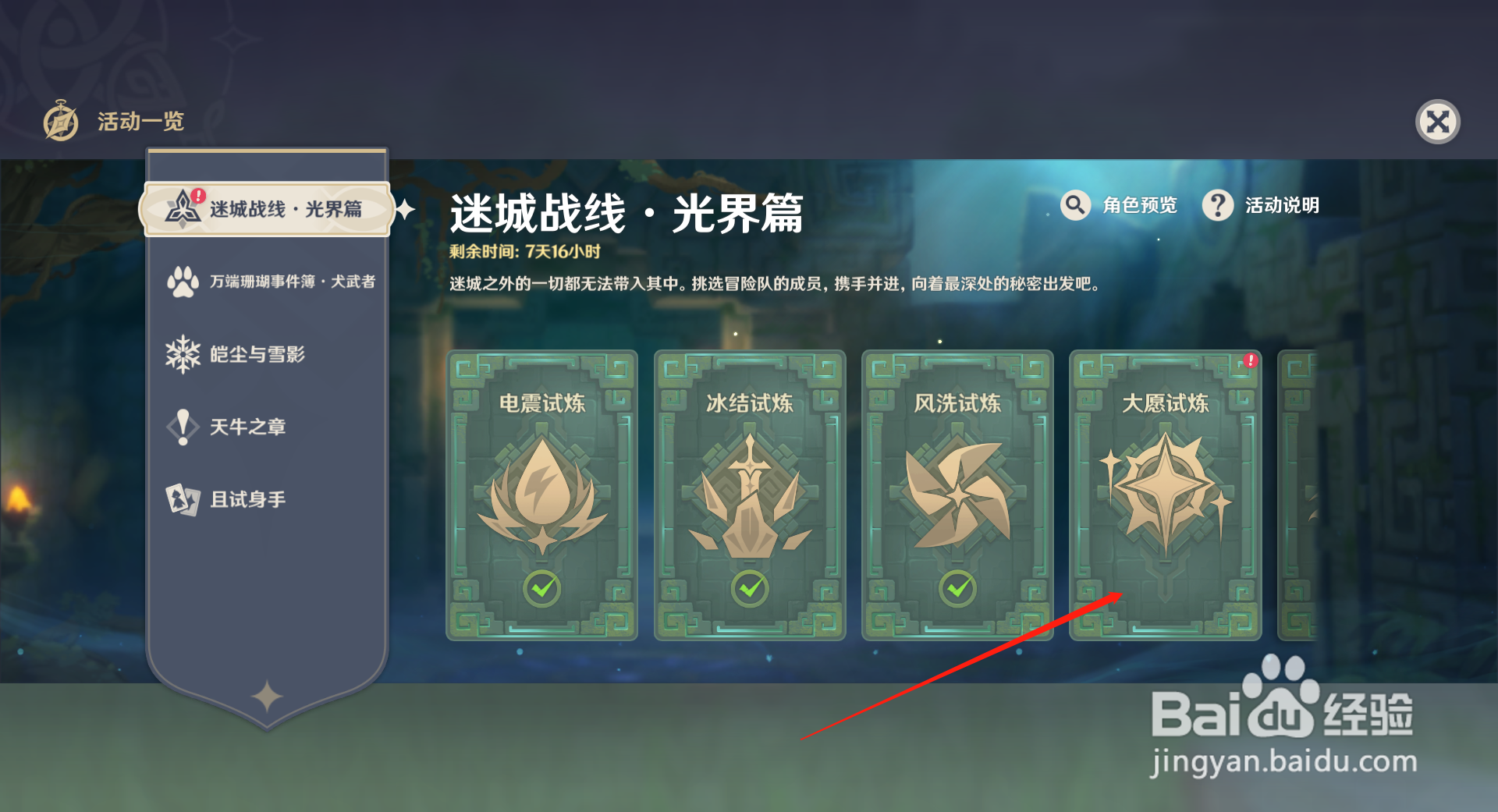Select the cards icon next to 且试身手
The height and width of the screenshot is (812, 1498).
(182, 498)
